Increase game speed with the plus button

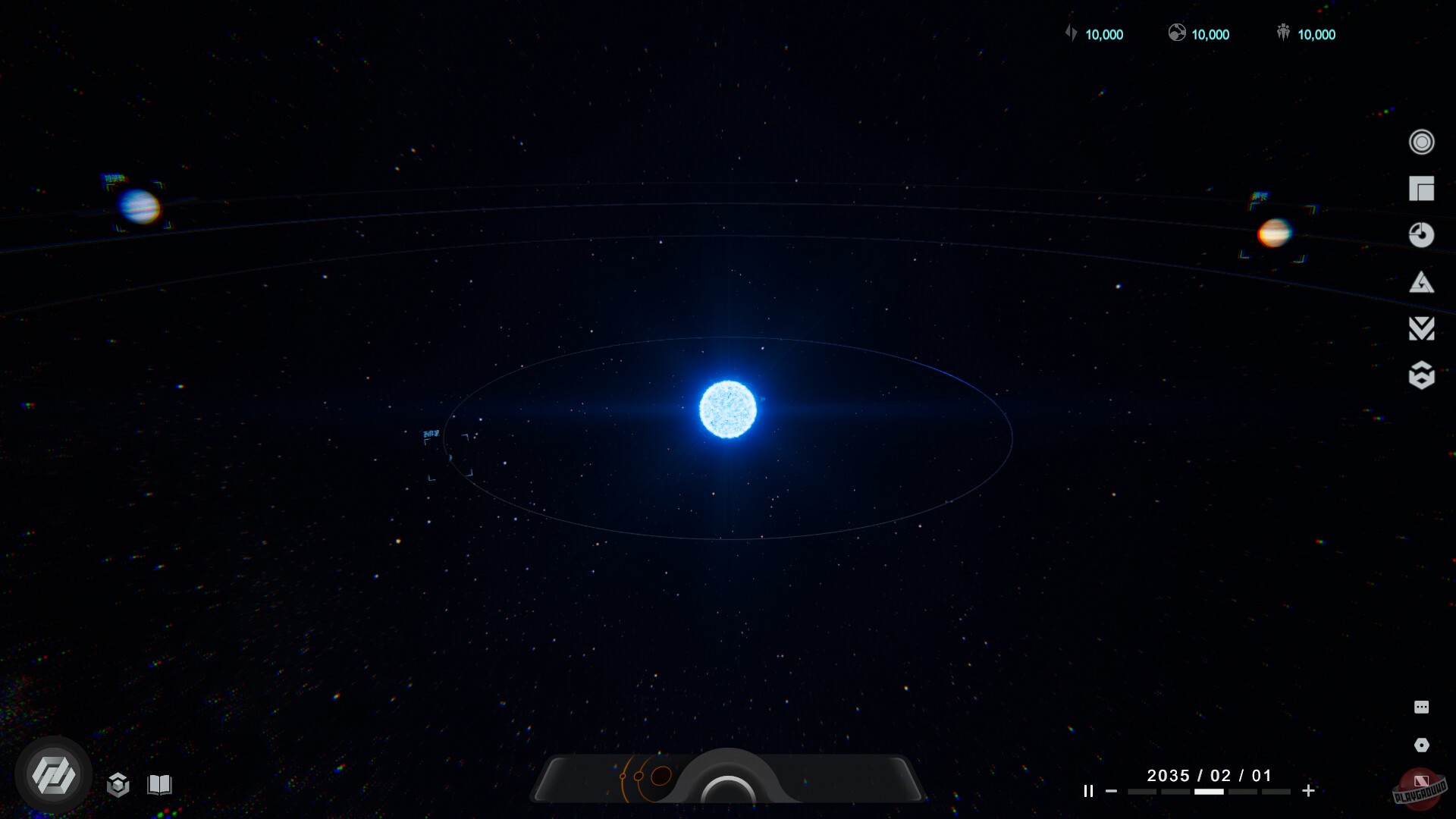1309,790
